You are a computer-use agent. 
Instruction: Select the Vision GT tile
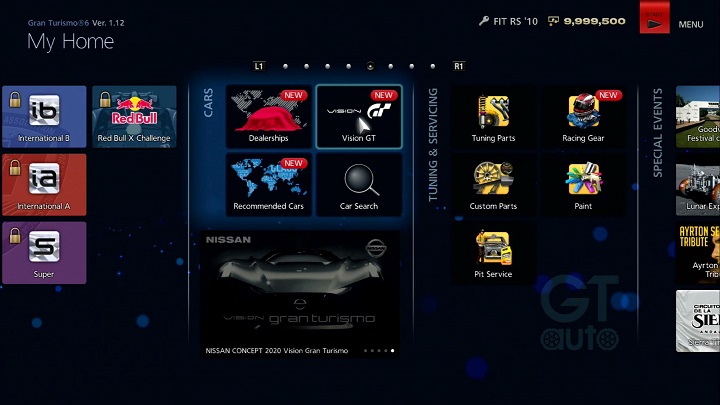coord(359,116)
